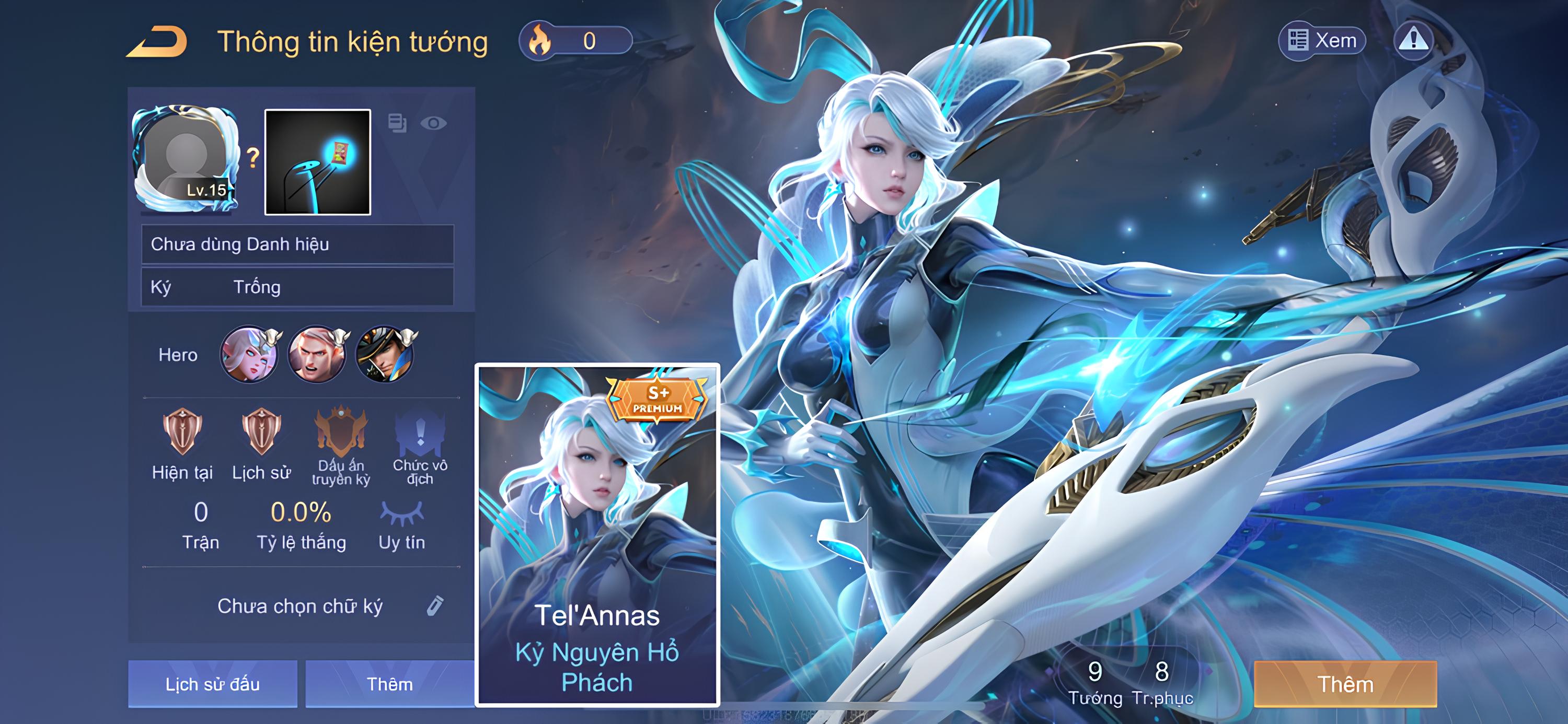
Task: Select the black profile picture thumbnail
Action: [318, 162]
